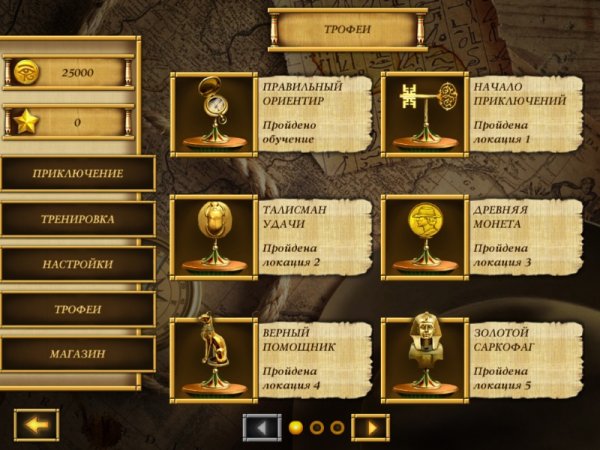
Task: Click the yellow back arrow button
Action: click(x=37, y=425)
